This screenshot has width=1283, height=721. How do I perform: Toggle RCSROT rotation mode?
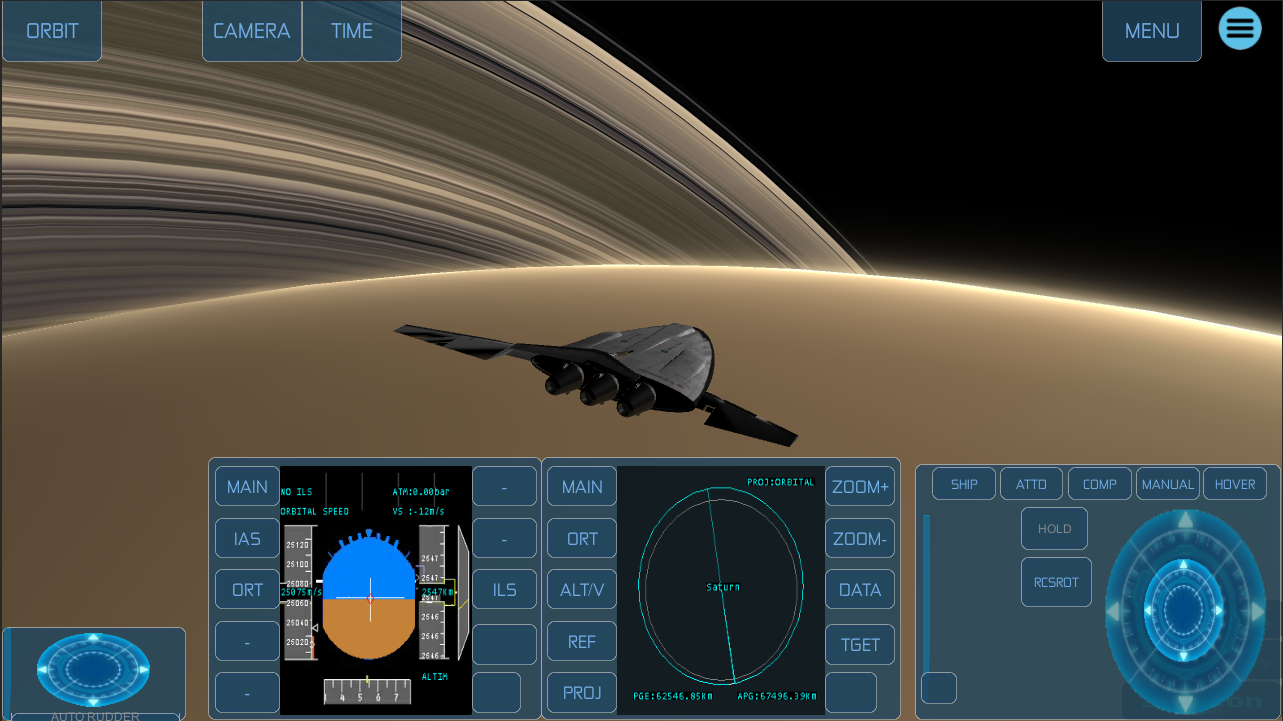(1056, 581)
